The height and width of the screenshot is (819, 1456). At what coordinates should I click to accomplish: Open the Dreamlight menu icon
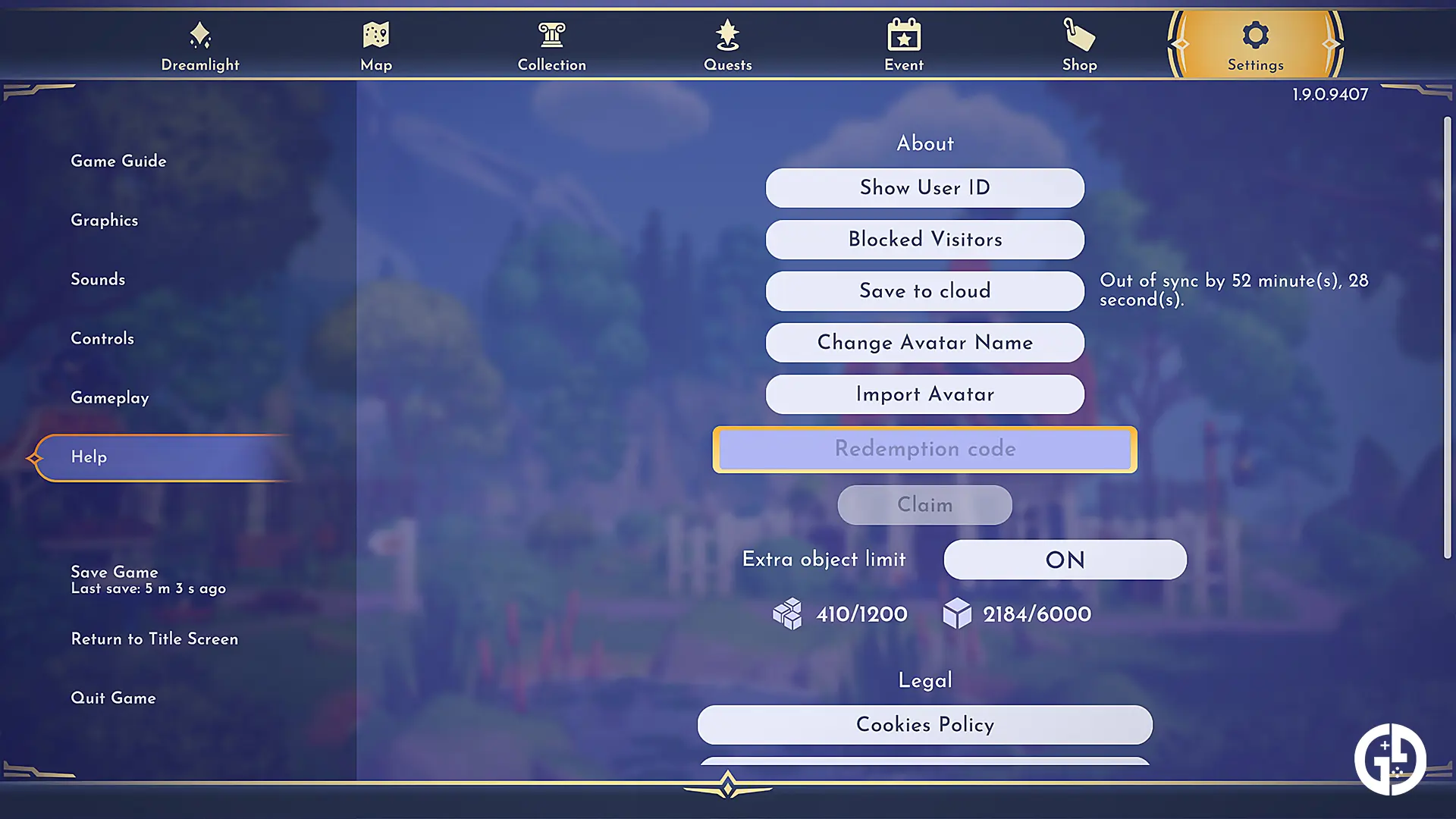pos(199,33)
